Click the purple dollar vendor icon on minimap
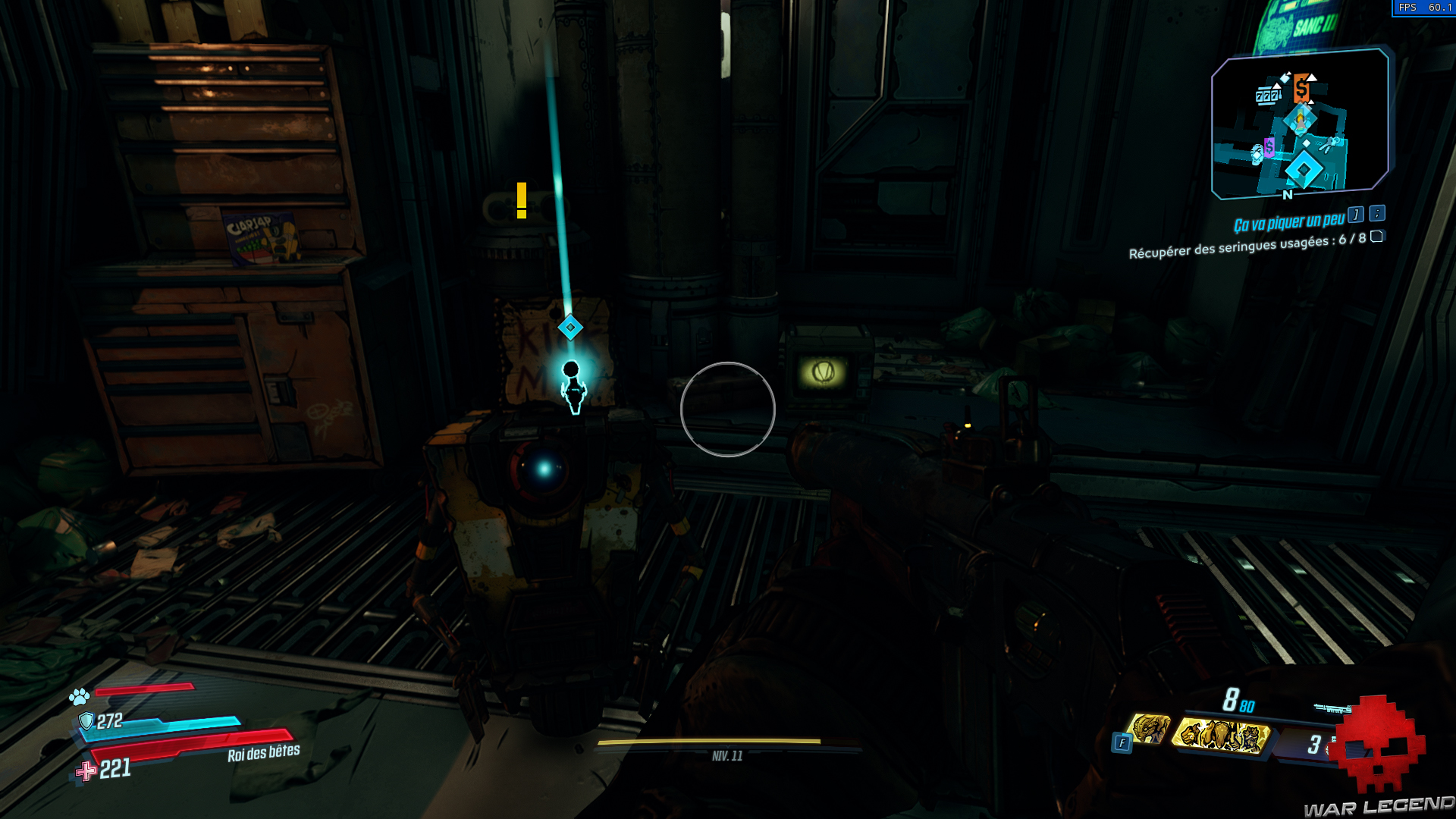 [x=1269, y=149]
